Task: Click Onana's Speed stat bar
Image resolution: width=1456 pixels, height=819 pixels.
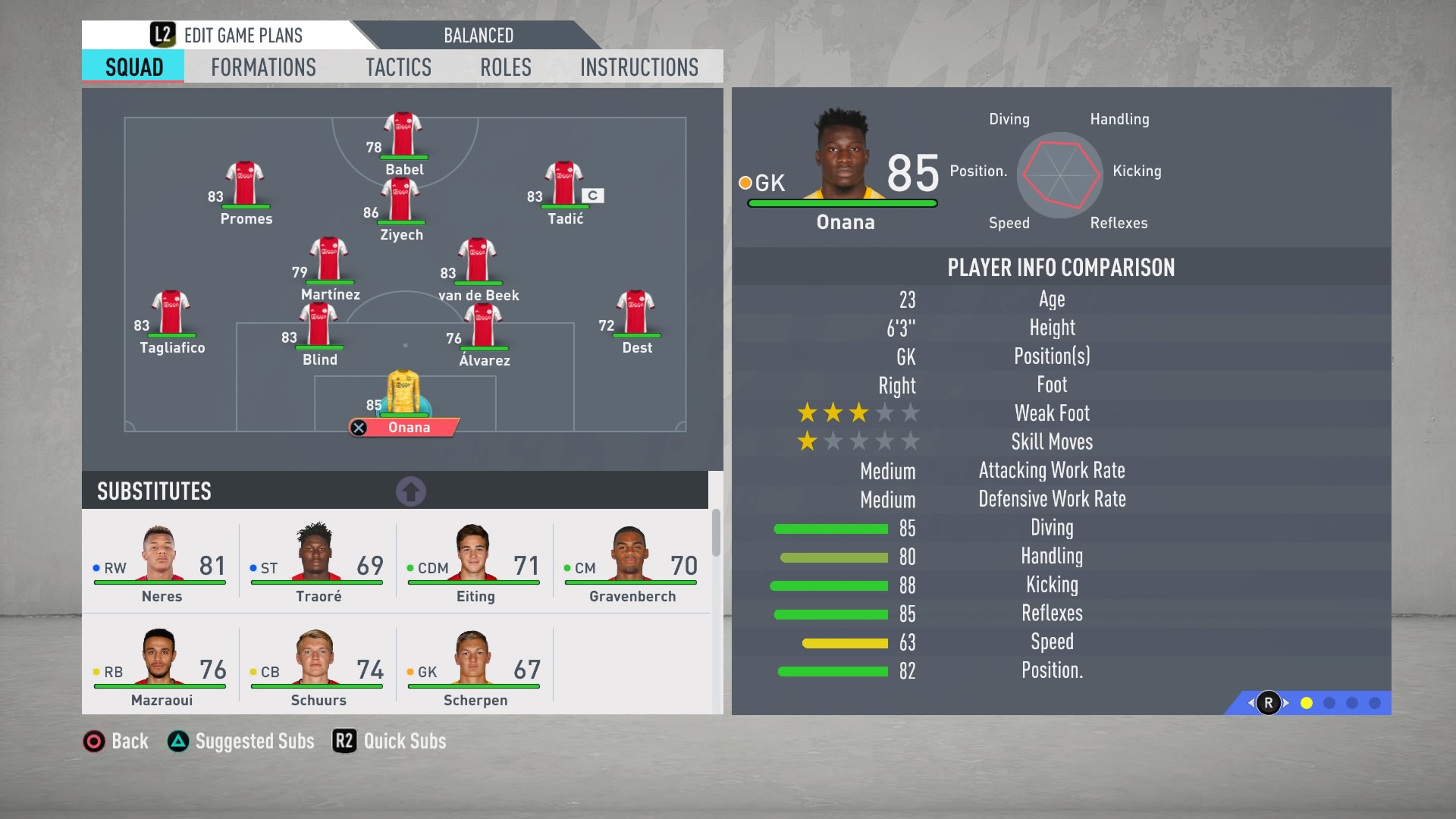Action: [846, 642]
